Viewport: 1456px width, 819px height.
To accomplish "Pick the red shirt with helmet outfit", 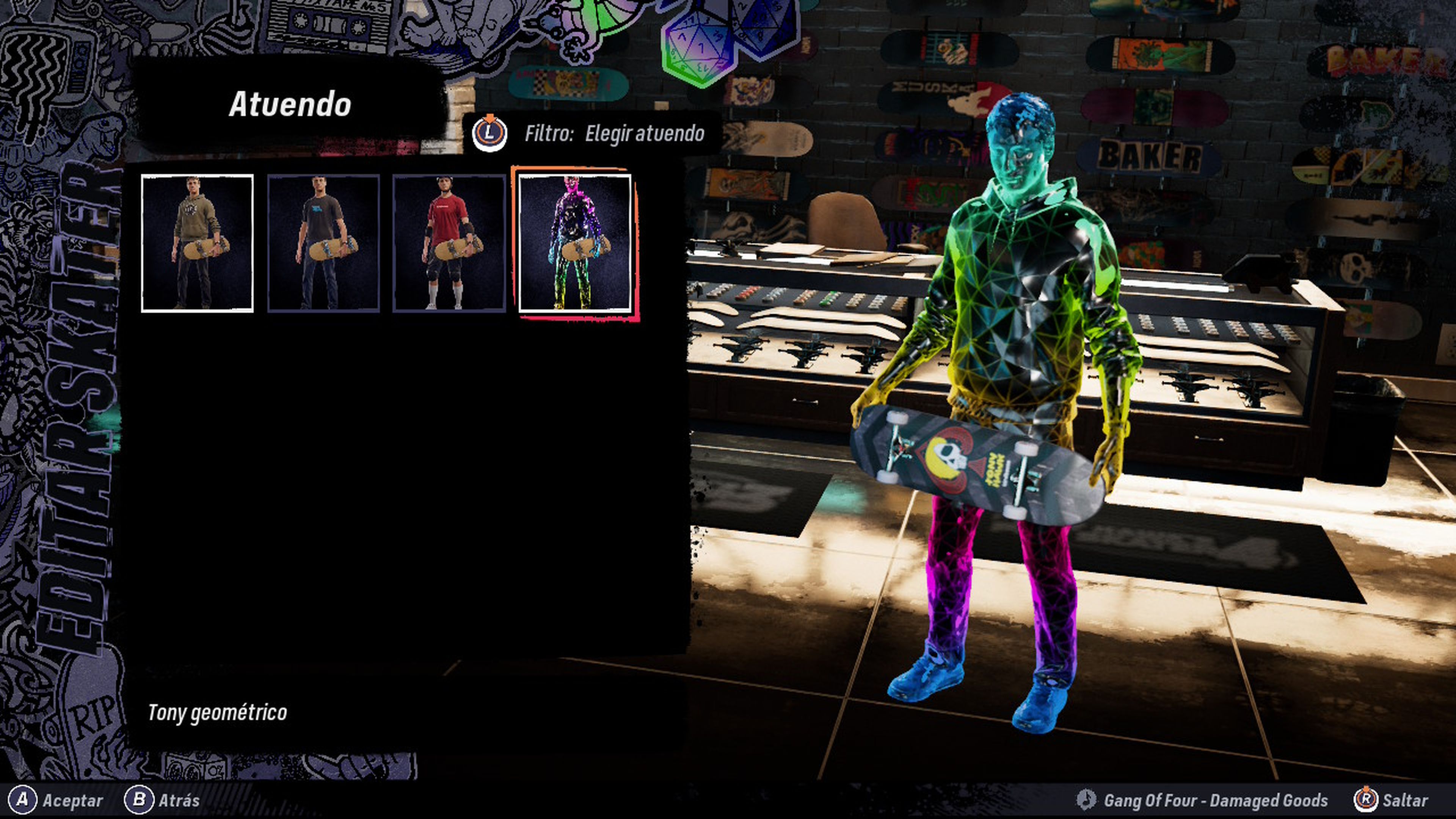I will [449, 243].
